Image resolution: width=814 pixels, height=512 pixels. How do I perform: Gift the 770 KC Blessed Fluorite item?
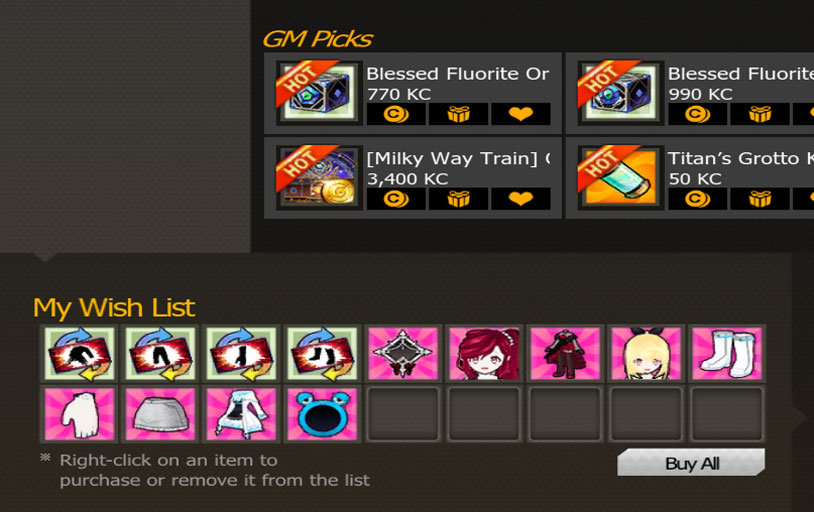[458, 114]
